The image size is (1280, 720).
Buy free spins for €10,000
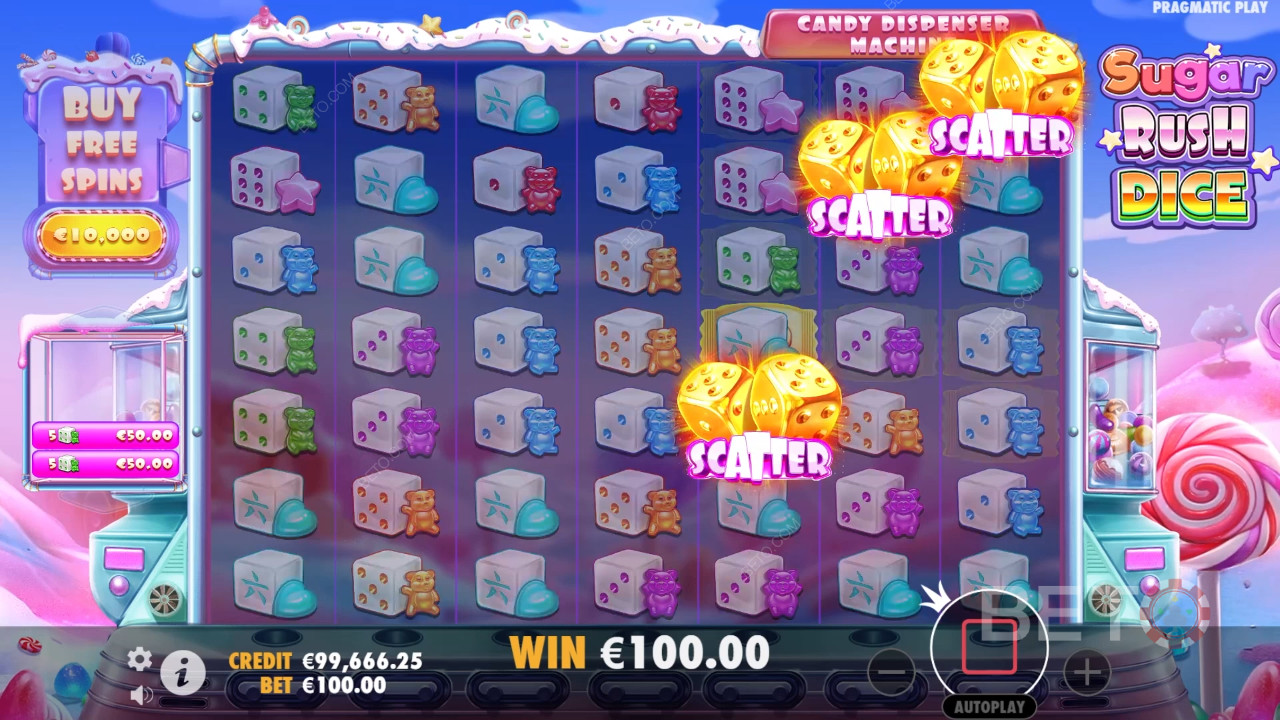pos(101,236)
